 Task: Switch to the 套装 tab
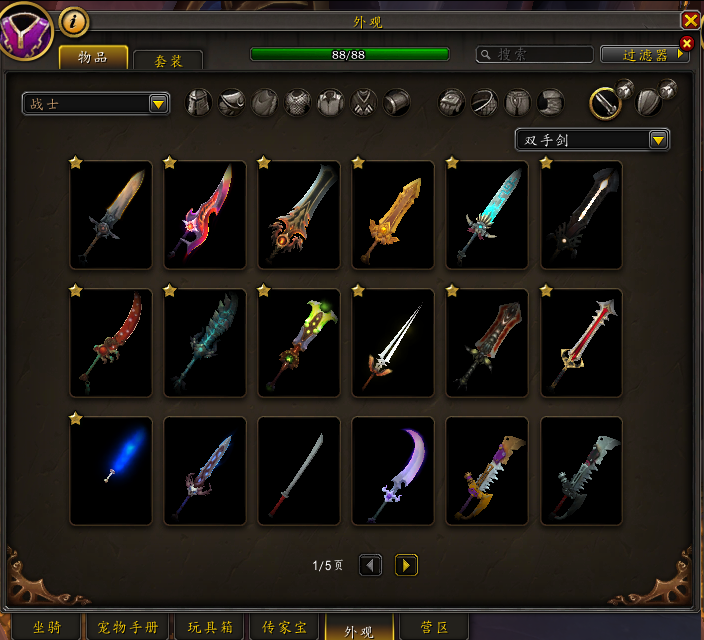point(168,61)
